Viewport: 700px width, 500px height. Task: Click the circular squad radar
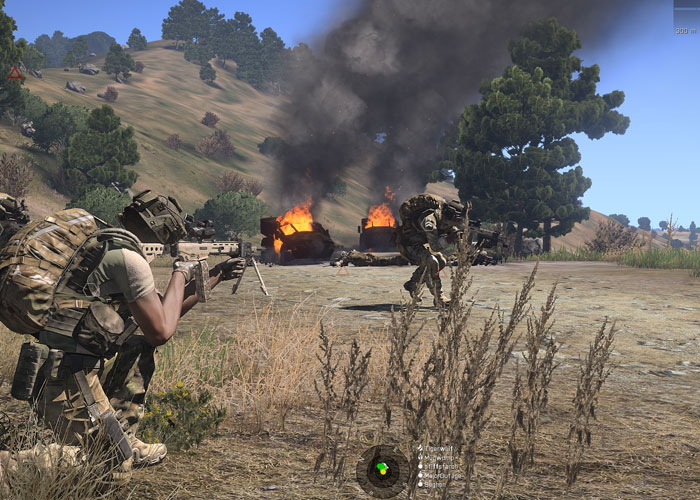[x=381, y=468]
